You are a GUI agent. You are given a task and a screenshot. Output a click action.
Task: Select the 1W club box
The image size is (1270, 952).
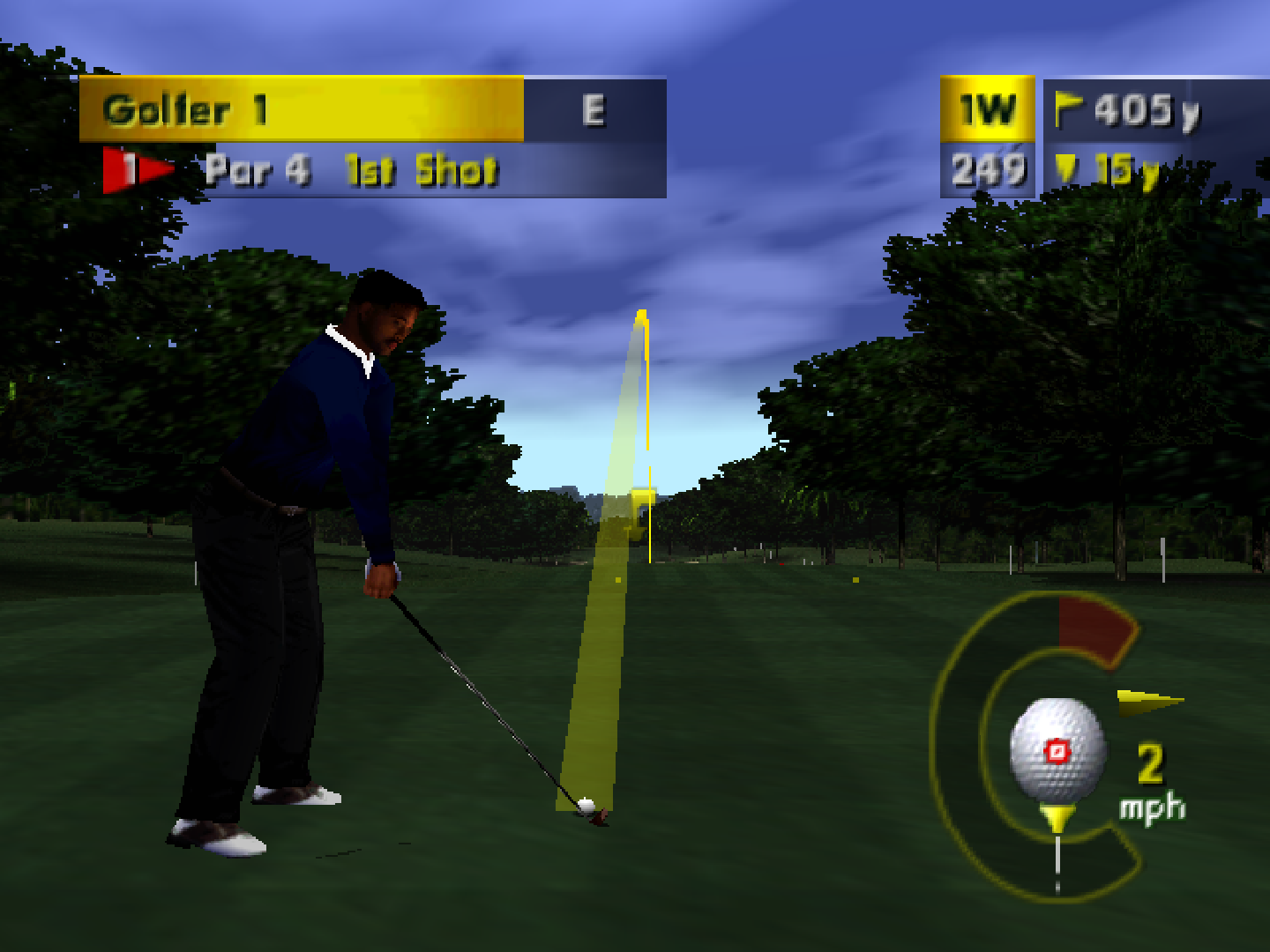point(987,109)
